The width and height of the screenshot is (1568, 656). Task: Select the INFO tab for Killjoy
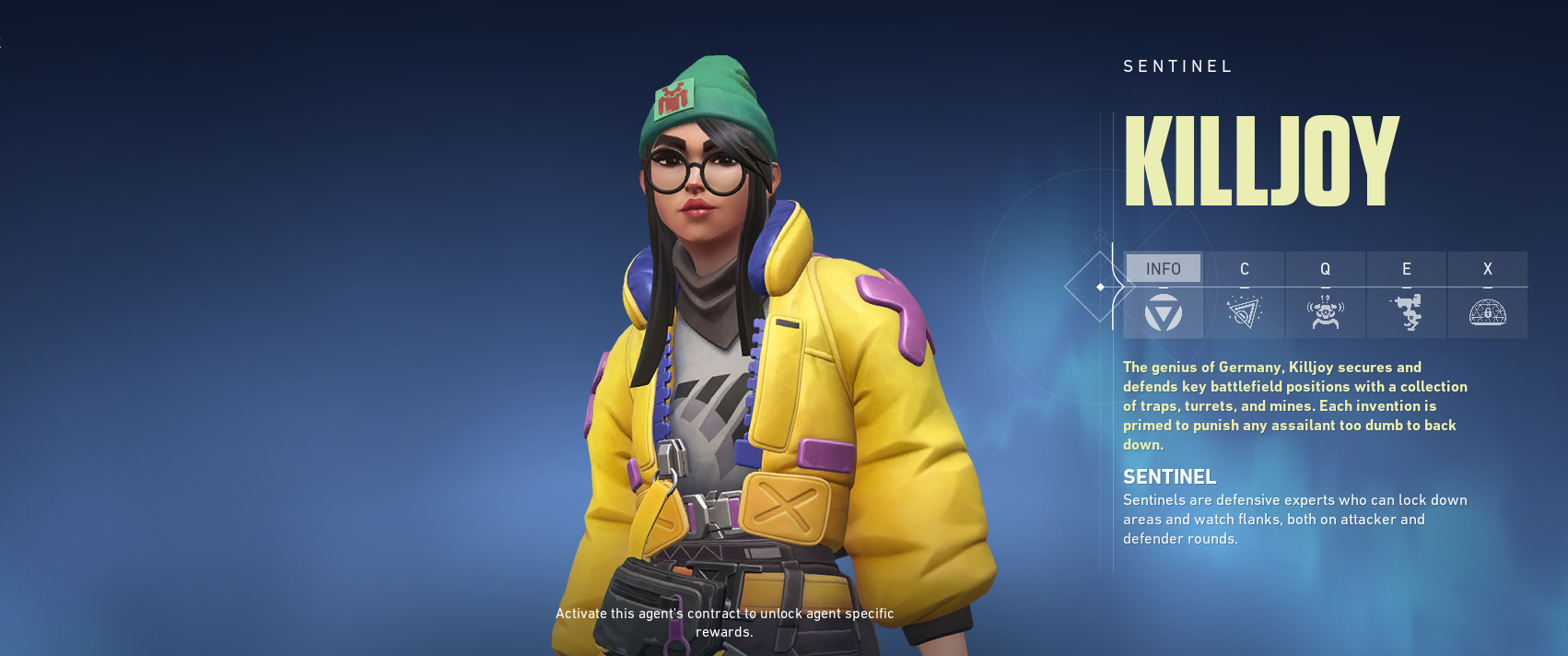[x=1164, y=294]
